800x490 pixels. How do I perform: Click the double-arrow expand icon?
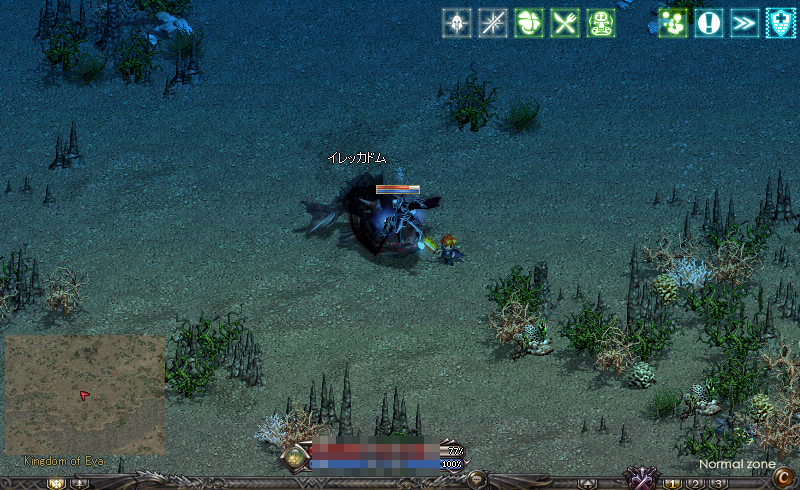coord(745,23)
